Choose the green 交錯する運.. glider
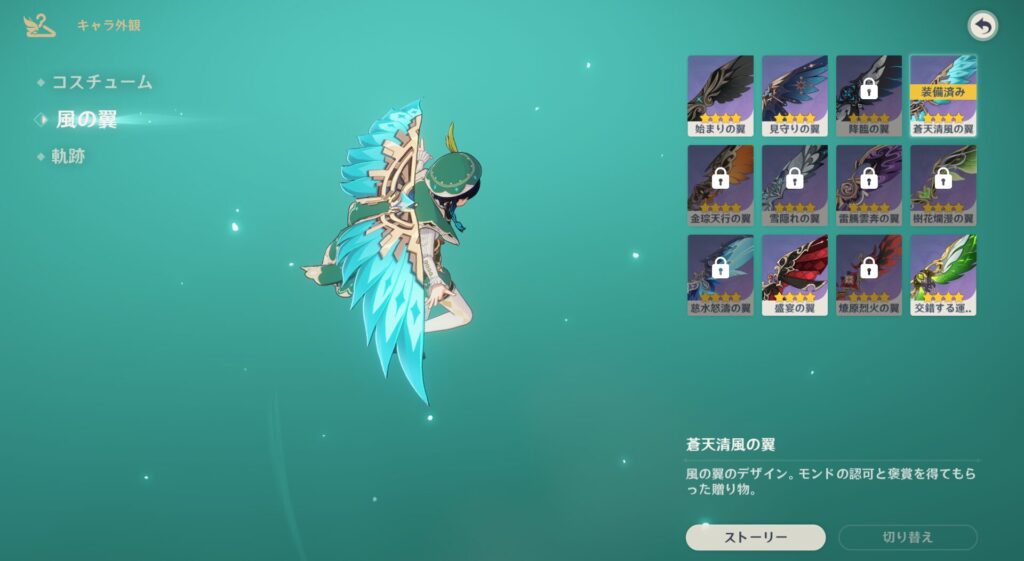This screenshot has width=1024, height=561. tap(943, 275)
